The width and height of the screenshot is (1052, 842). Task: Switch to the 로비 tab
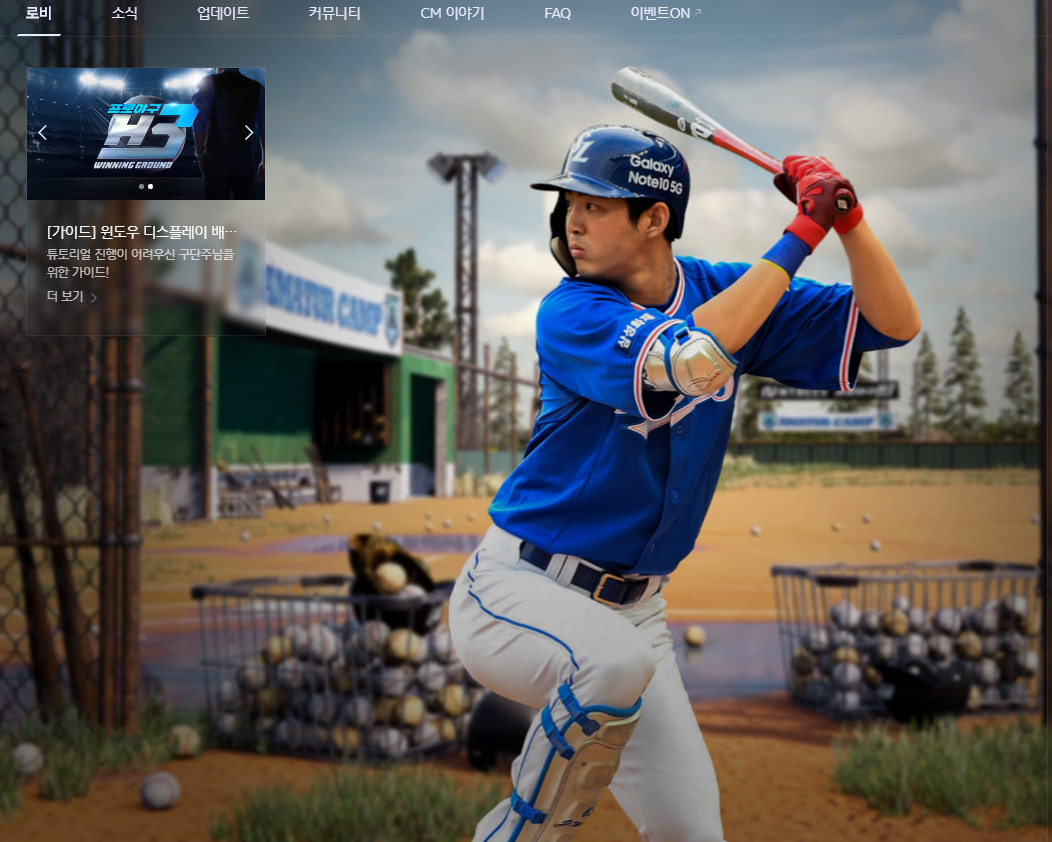pos(39,14)
